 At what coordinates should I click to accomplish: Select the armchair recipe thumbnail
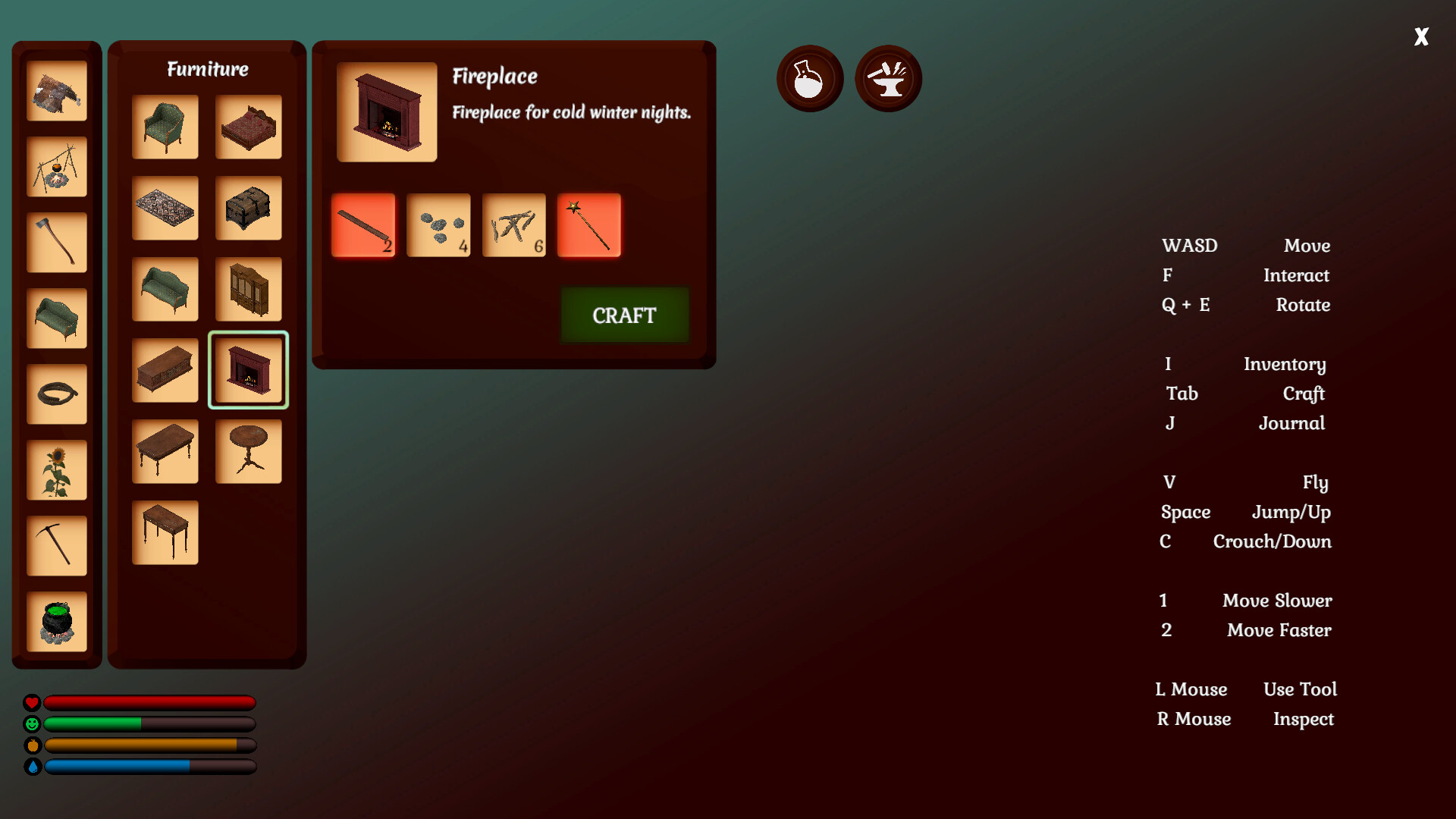pyautogui.click(x=165, y=127)
